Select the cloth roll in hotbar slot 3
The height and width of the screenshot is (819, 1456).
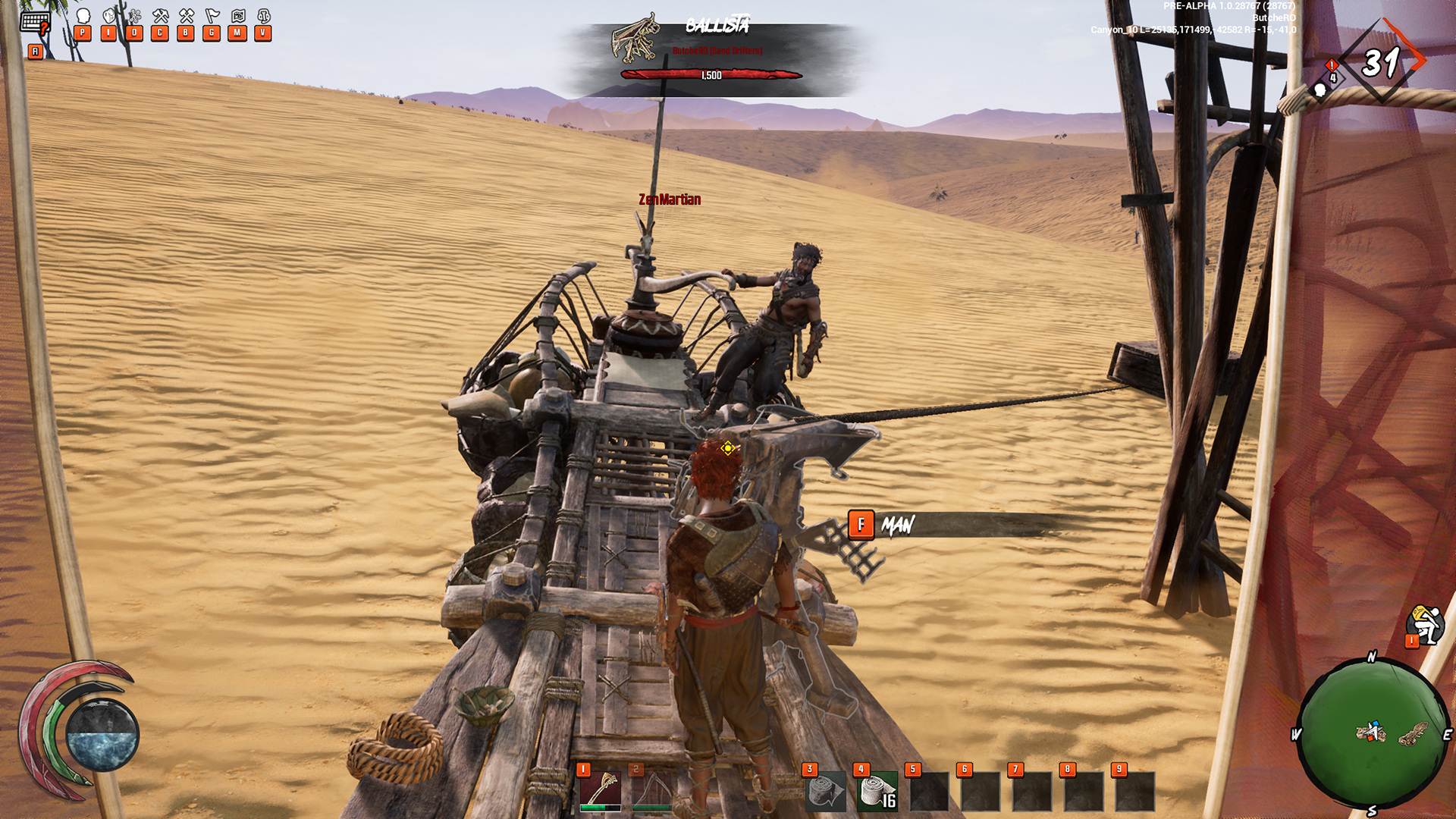tap(825, 792)
